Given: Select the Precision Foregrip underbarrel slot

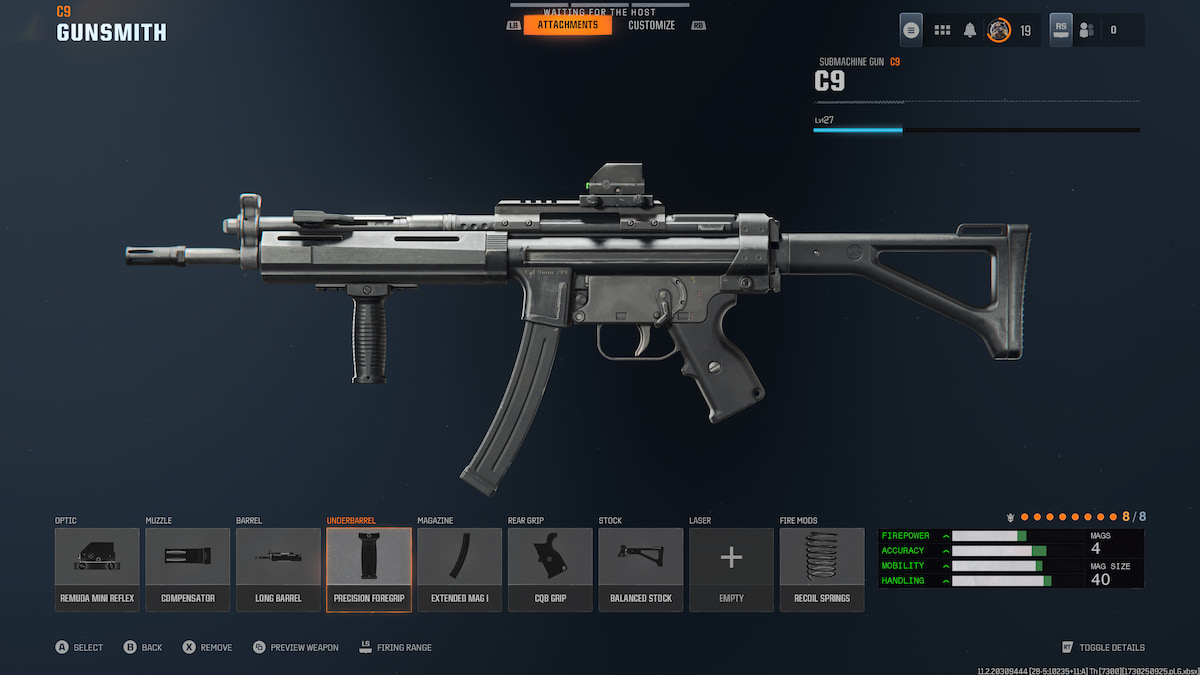Looking at the screenshot, I should 369,569.
